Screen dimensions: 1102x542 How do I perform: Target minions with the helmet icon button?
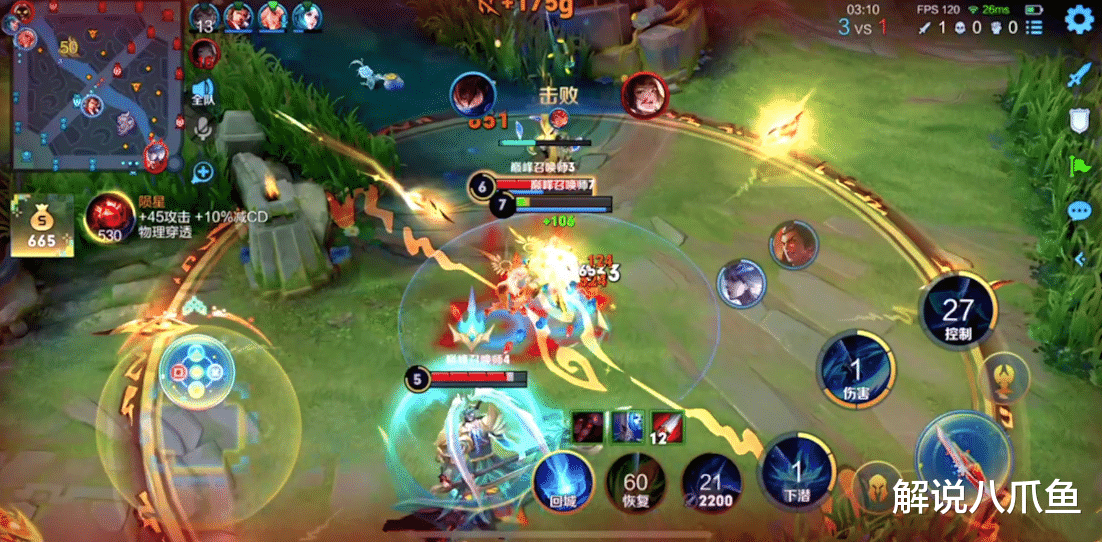[x=877, y=486]
